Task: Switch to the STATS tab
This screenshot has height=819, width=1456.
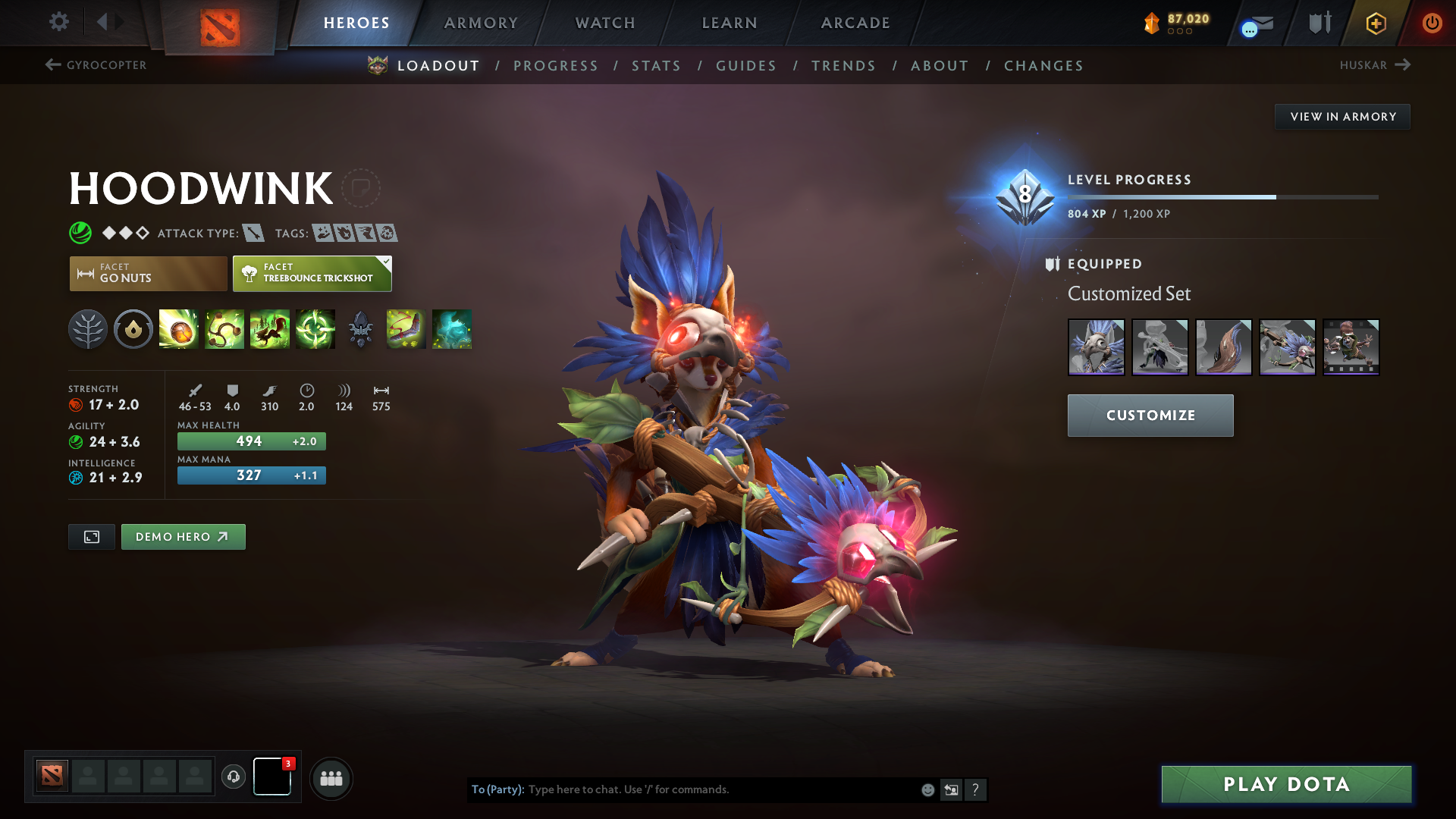Action: [x=656, y=66]
